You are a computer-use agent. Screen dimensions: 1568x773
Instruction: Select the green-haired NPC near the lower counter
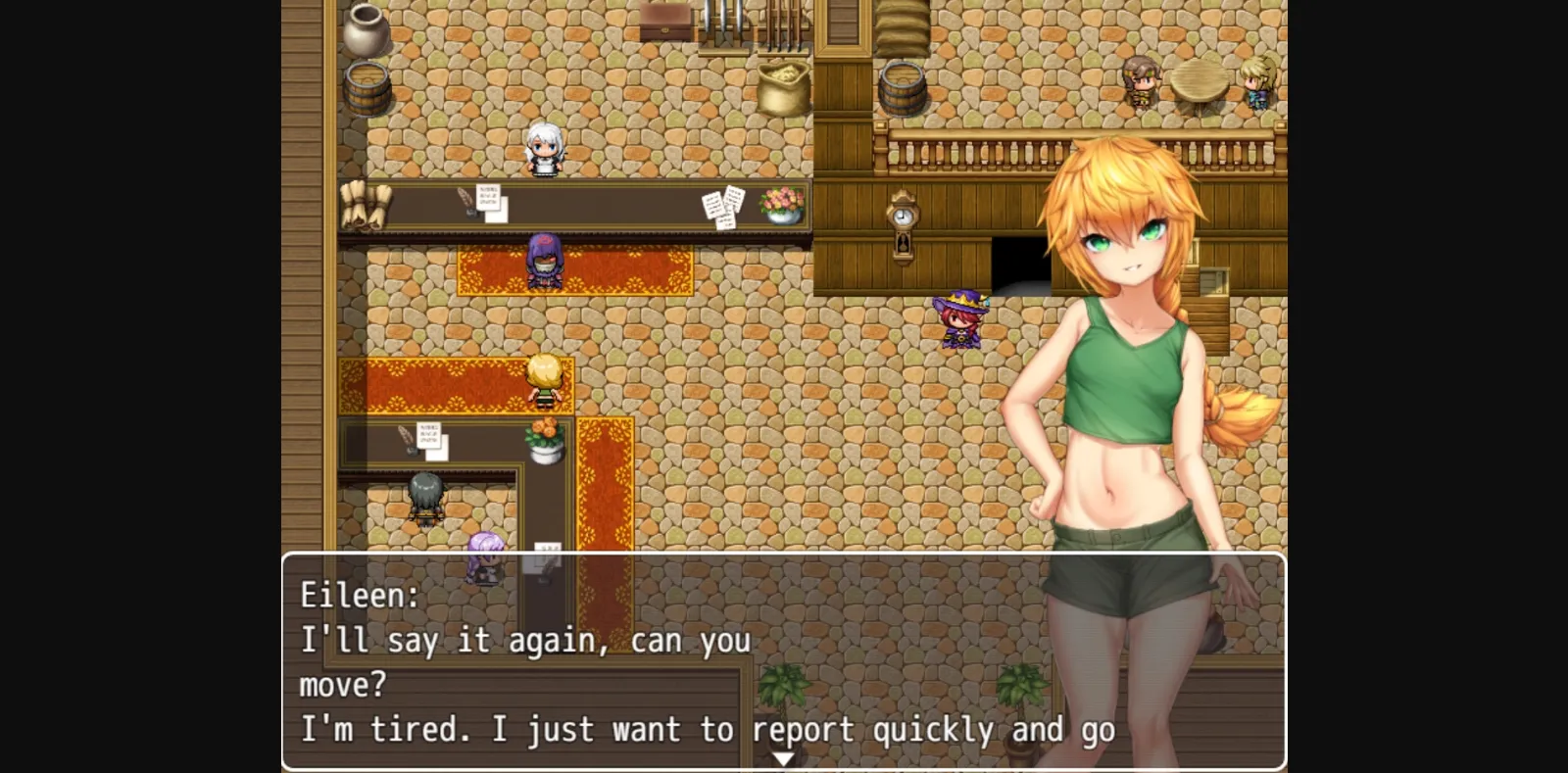(426, 495)
